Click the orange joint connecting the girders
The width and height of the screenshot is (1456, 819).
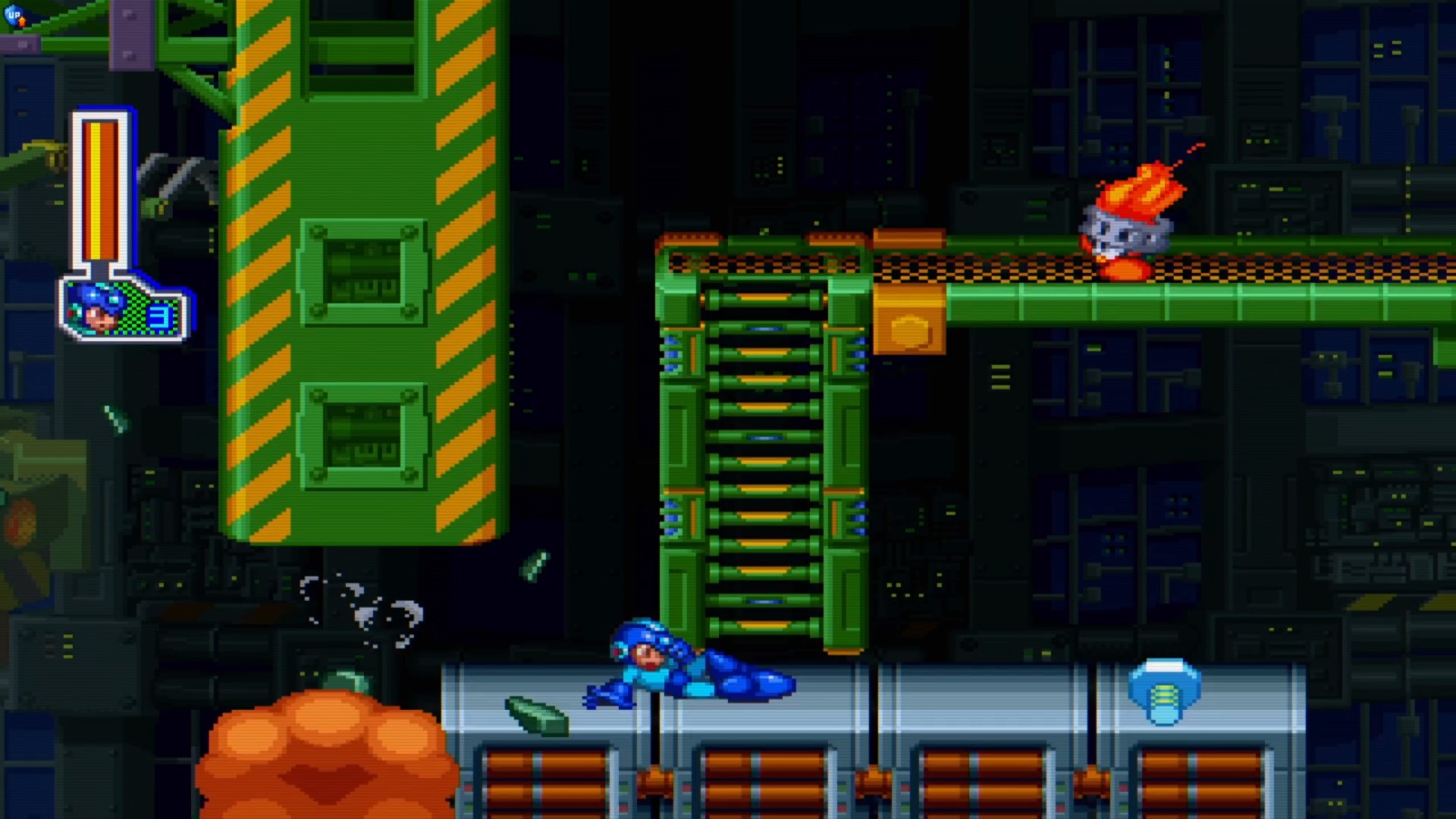tap(910, 320)
